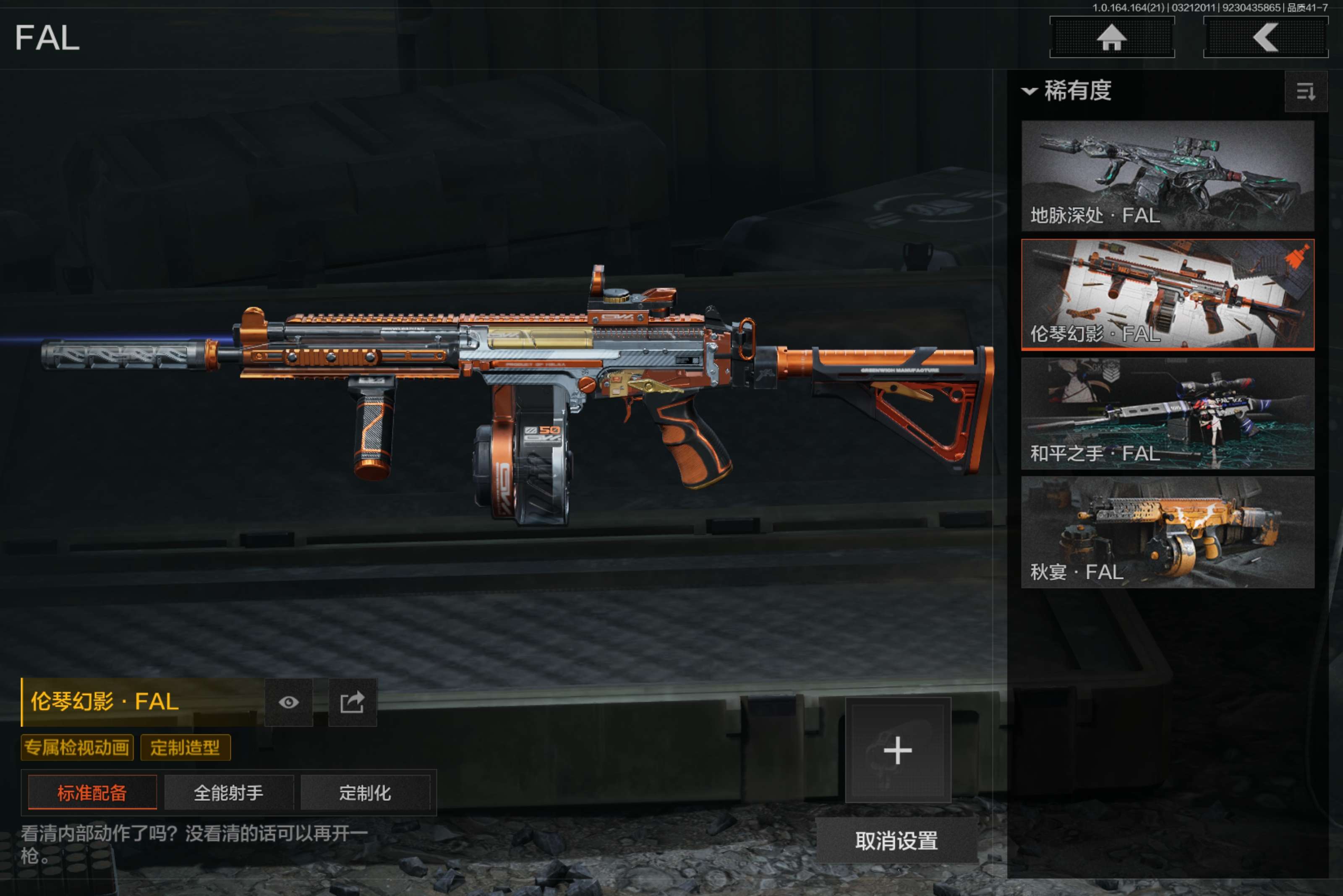Click the eye preview icon
1343x896 pixels.
click(x=289, y=702)
